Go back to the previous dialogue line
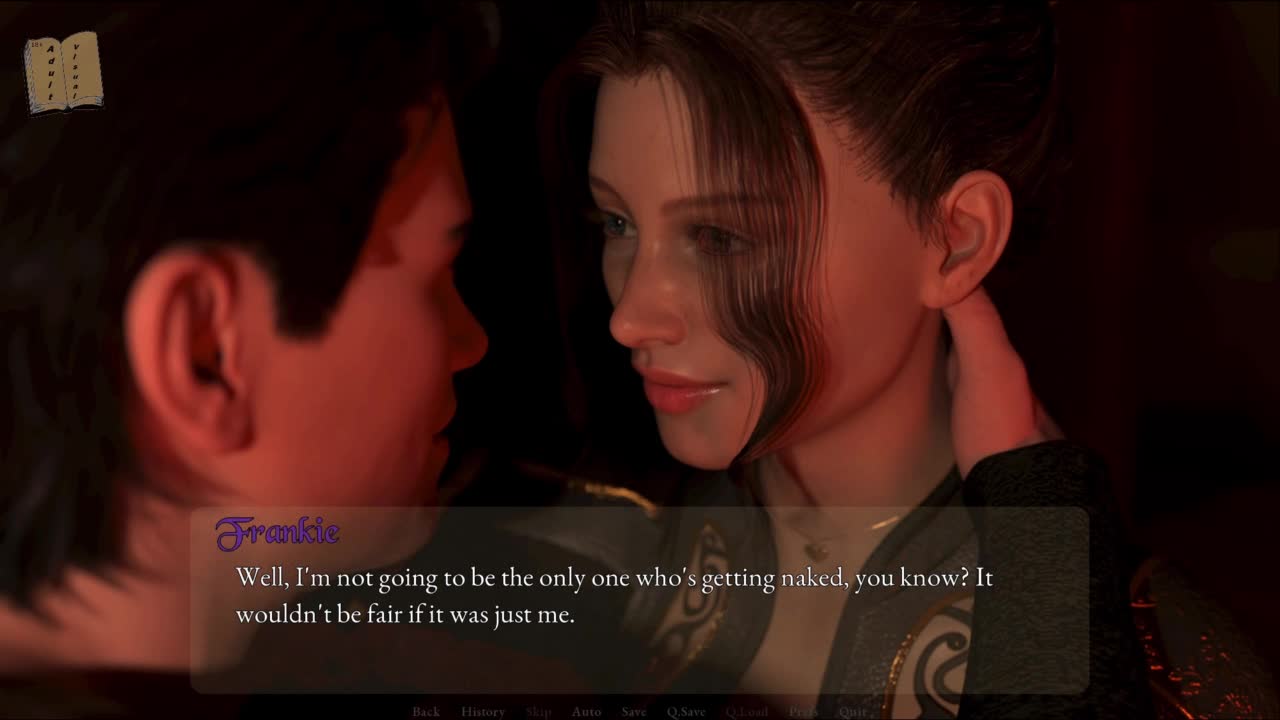The height and width of the screenshot is (720, 1280). tap(426, 711)
